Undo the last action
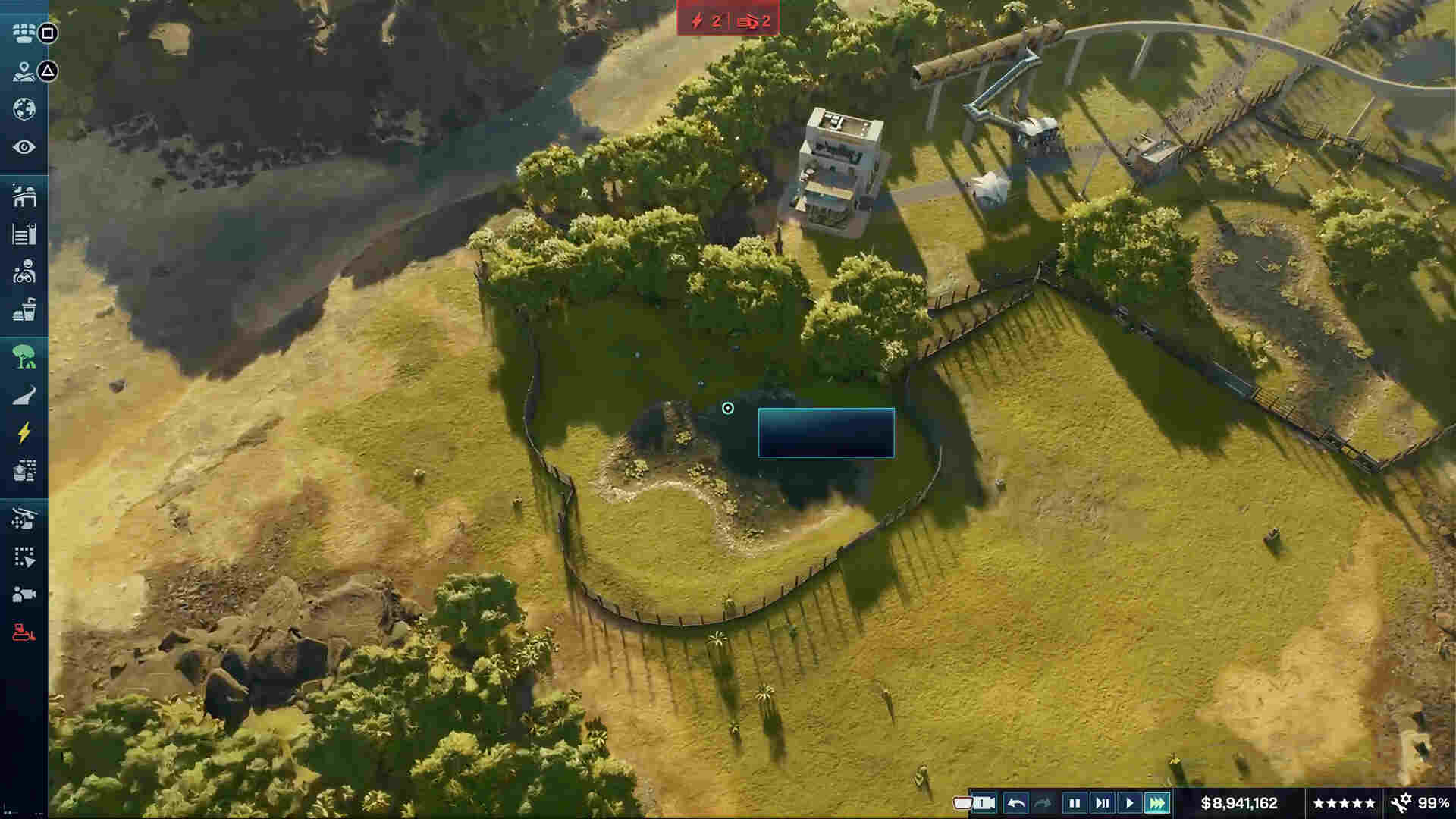This screenshot has width=1456, height=819. click(1016, 802)
